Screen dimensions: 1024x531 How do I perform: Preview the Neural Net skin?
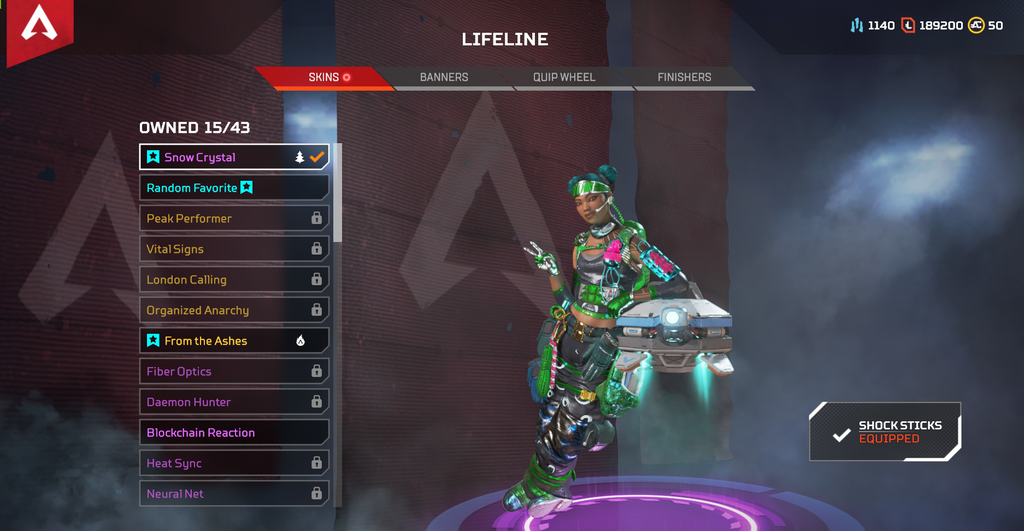click(234, 494)
